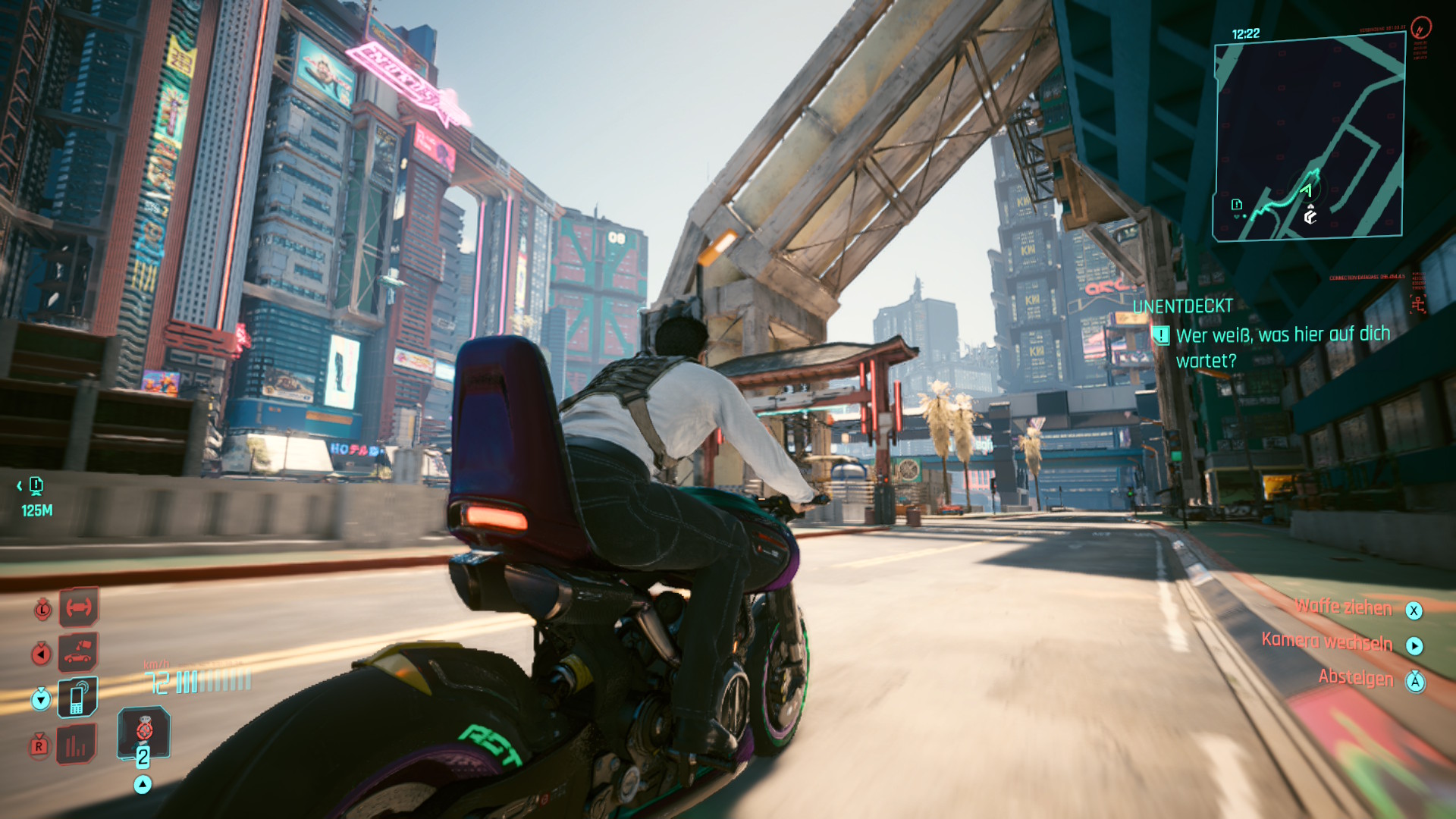Click the white fixer icon on minimap
Viewport: 1456px width, 819px height.
[1310, 217]
